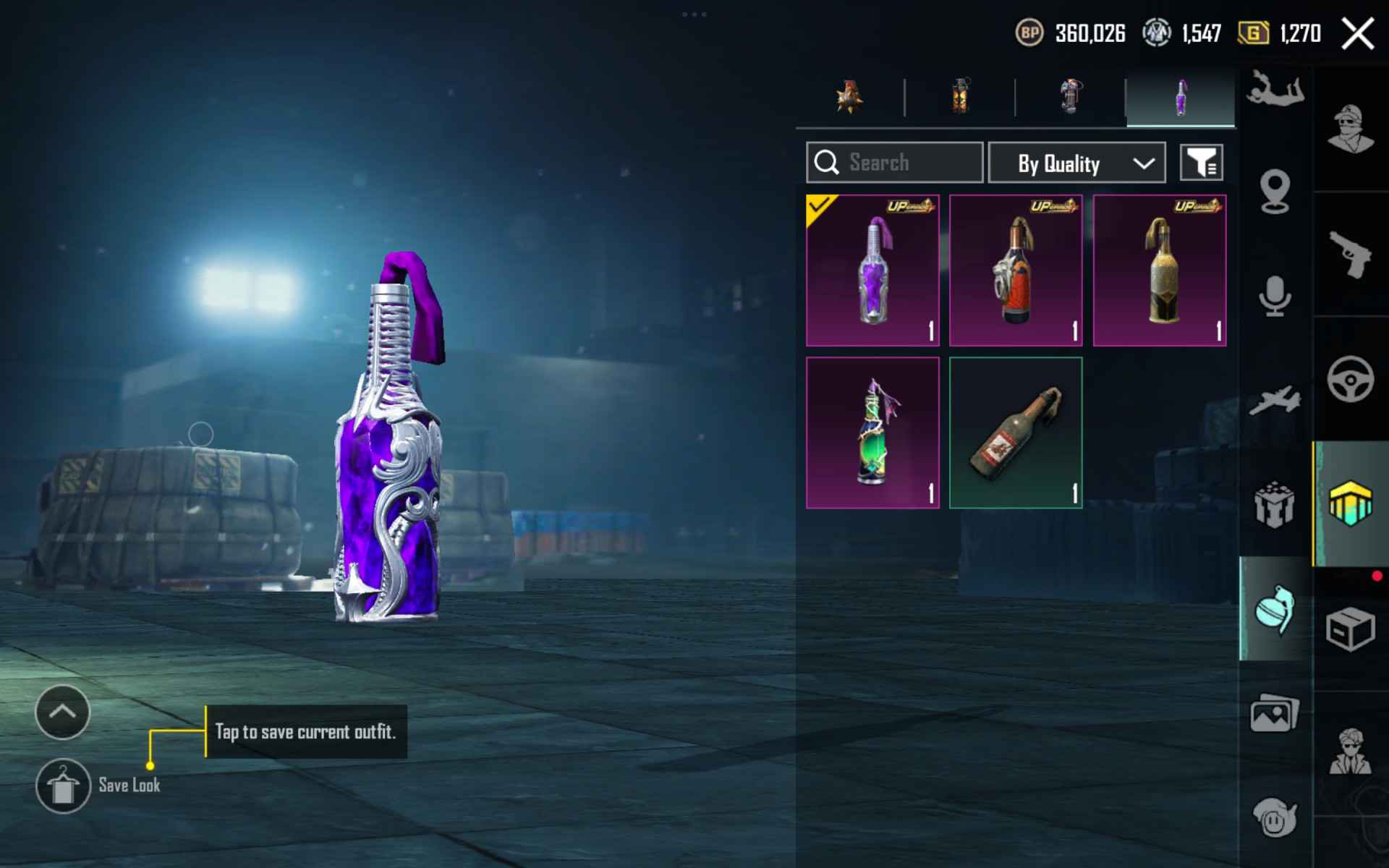Tap the Save Look hanger button

tap(63, 786)
